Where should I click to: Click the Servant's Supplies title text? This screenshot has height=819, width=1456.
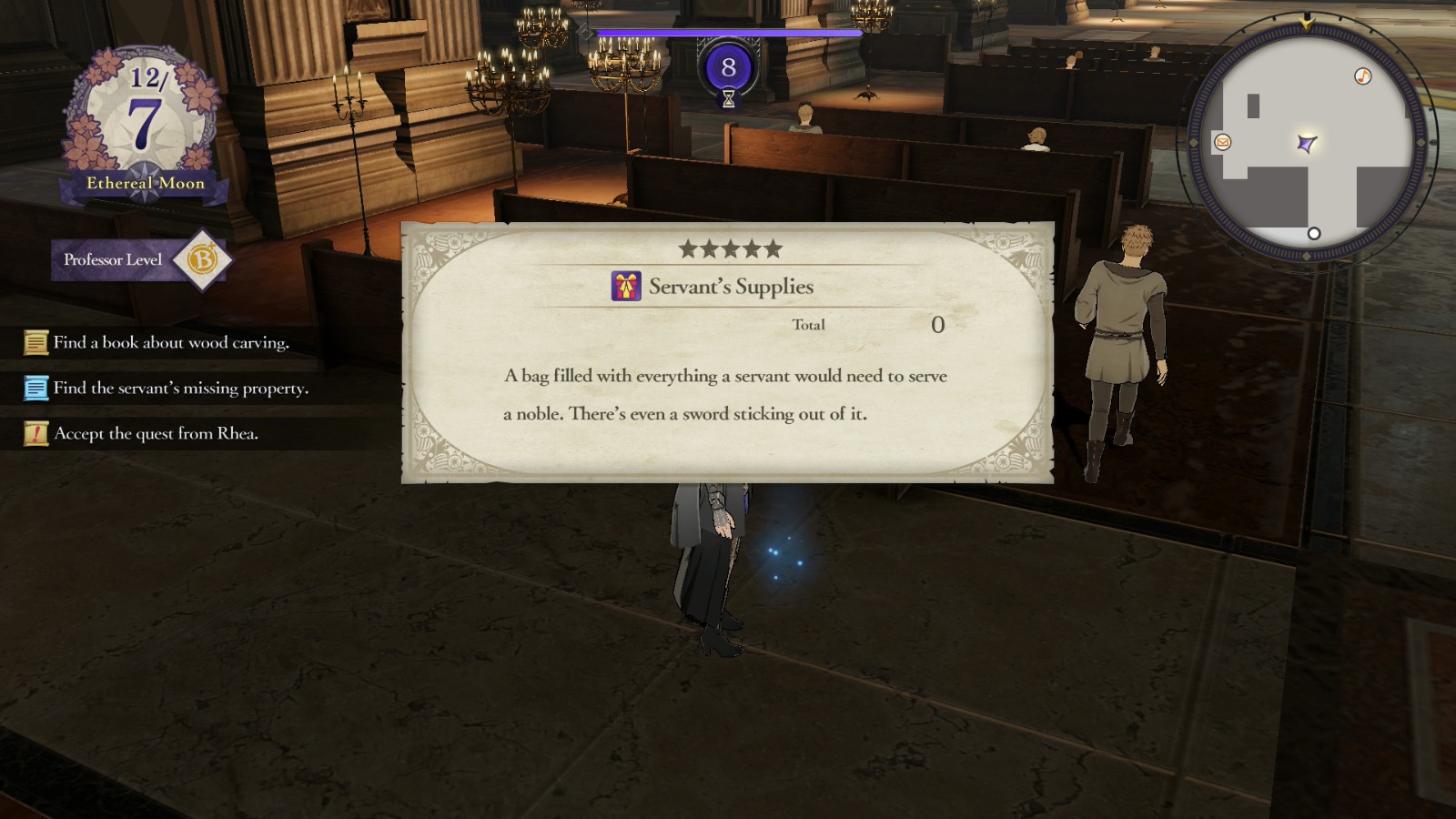click(731, 285)
